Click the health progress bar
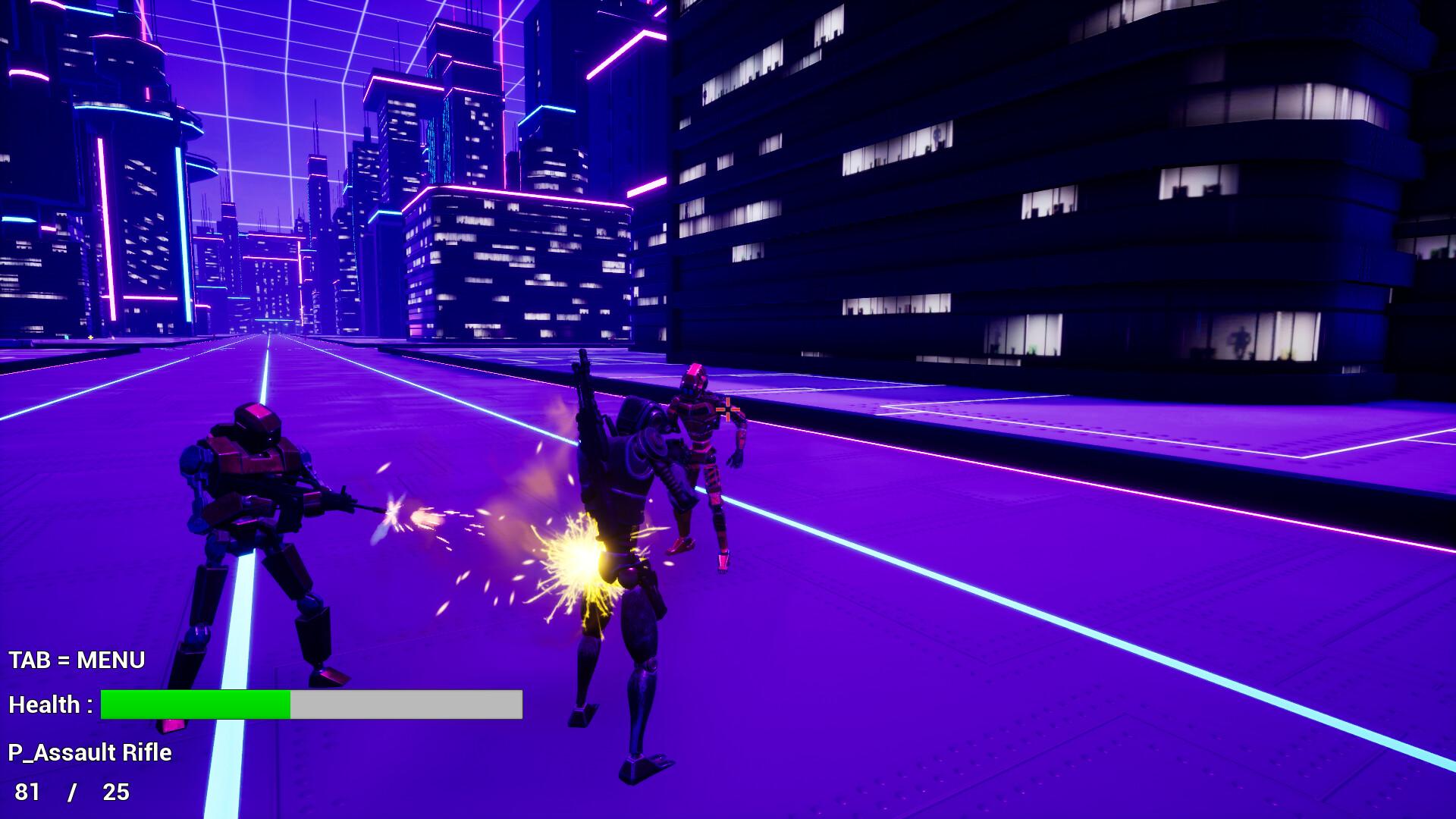 tap(311, 705)
